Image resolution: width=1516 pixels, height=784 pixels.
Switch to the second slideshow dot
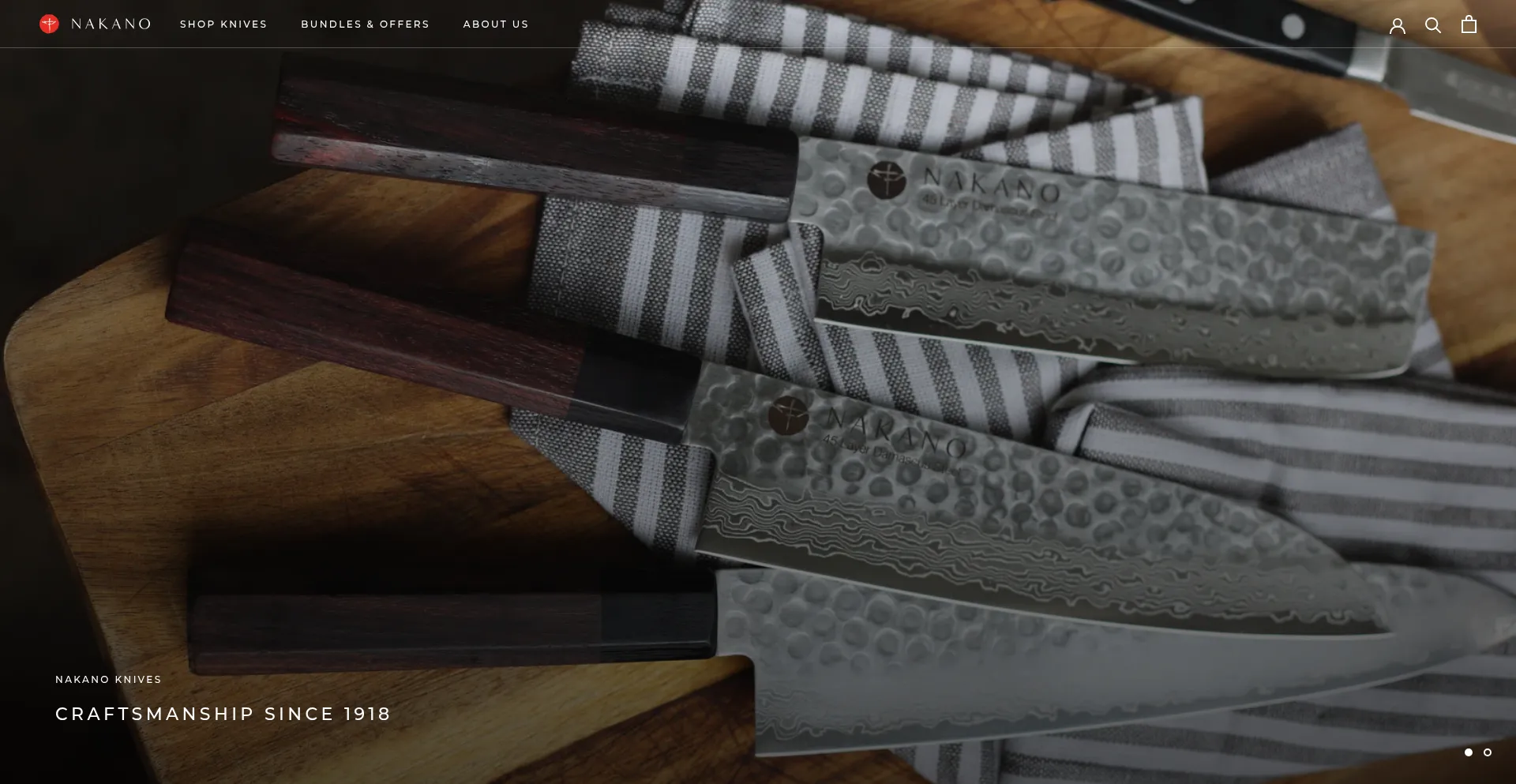coord(1488,752)
